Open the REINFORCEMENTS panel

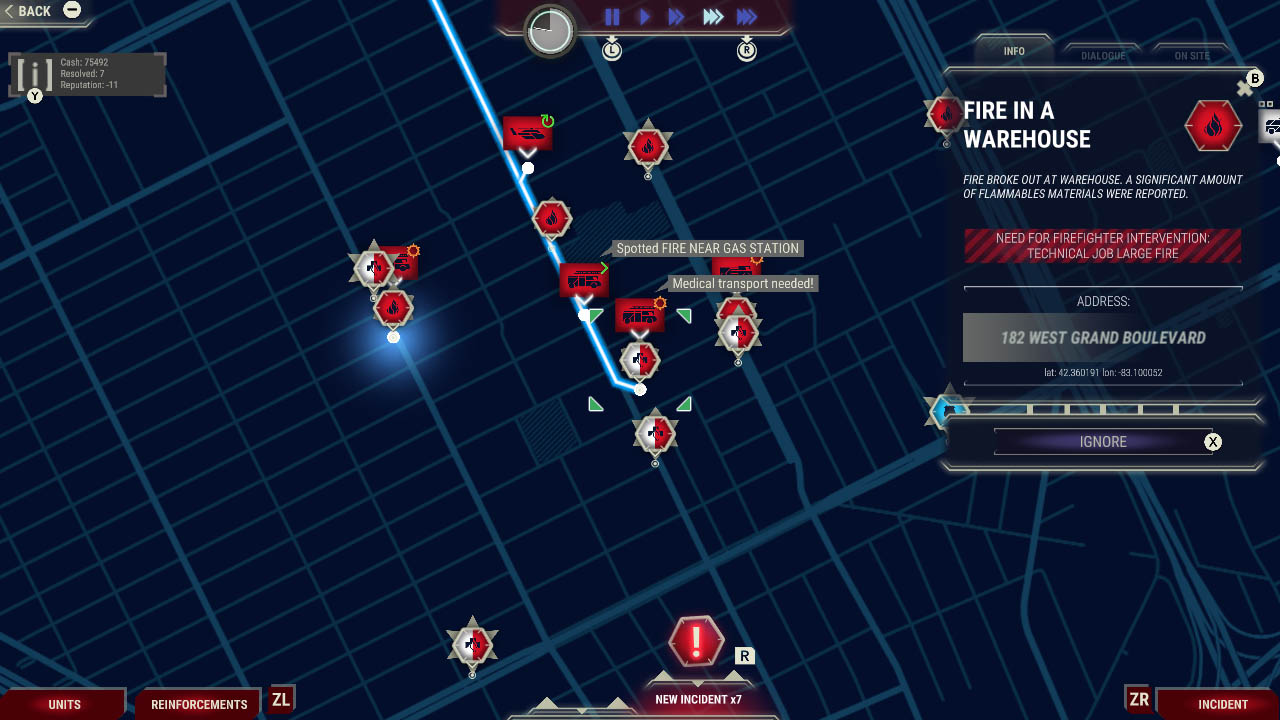coord(198,704)
